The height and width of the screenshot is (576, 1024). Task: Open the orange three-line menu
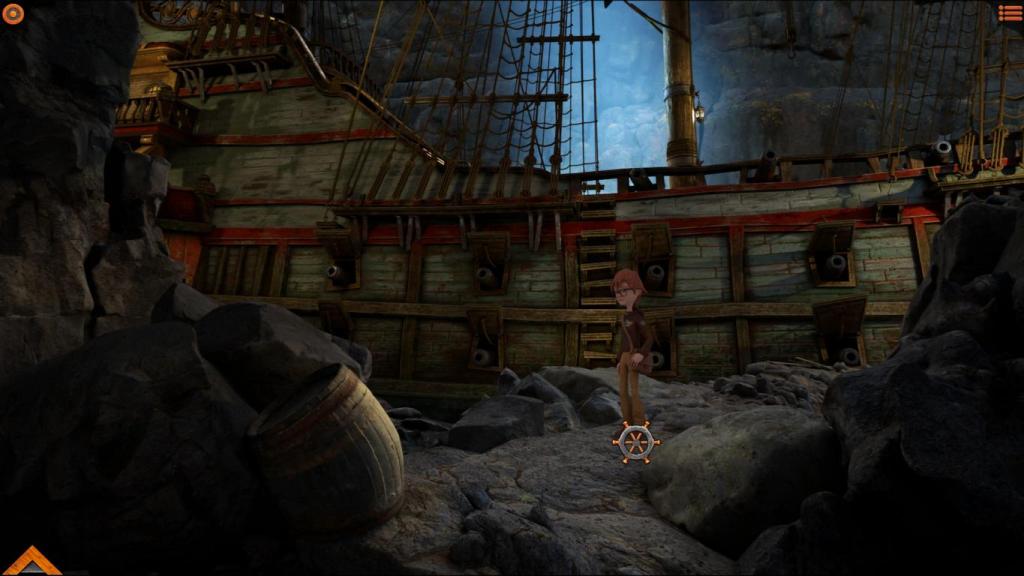click(x=1010, y=13)
